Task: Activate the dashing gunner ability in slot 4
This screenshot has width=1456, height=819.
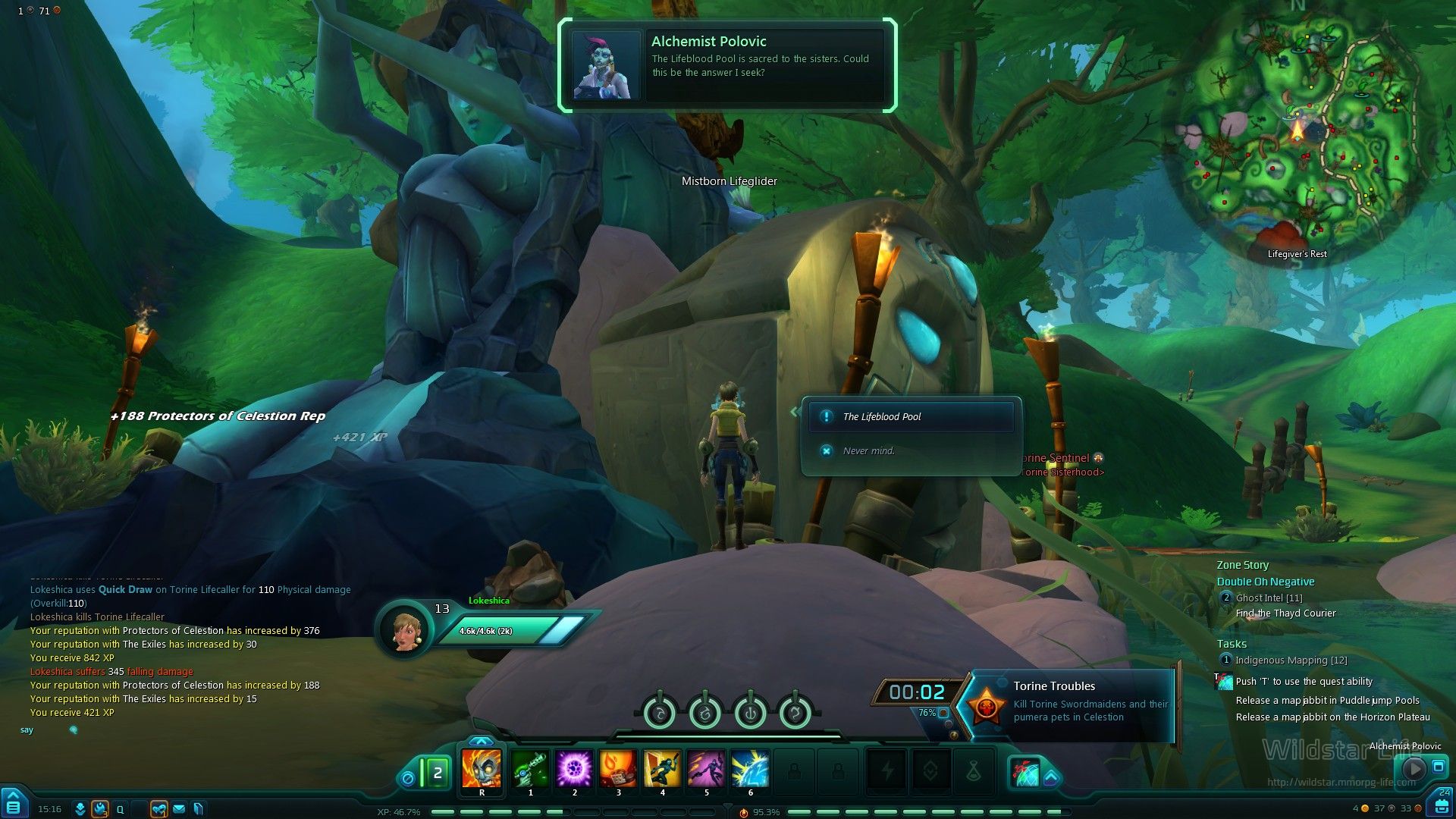Action: [x=662, y=768]
